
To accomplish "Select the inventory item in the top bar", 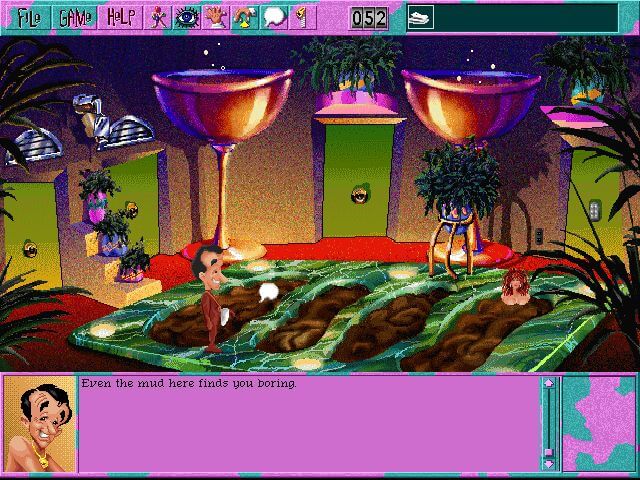I will (x=420, y=17).
